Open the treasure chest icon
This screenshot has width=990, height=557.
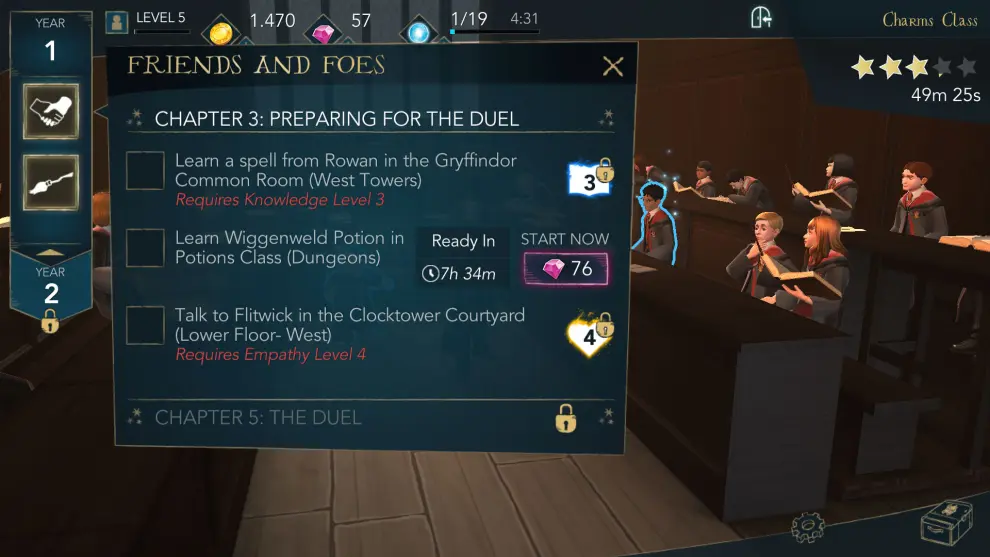945,522
